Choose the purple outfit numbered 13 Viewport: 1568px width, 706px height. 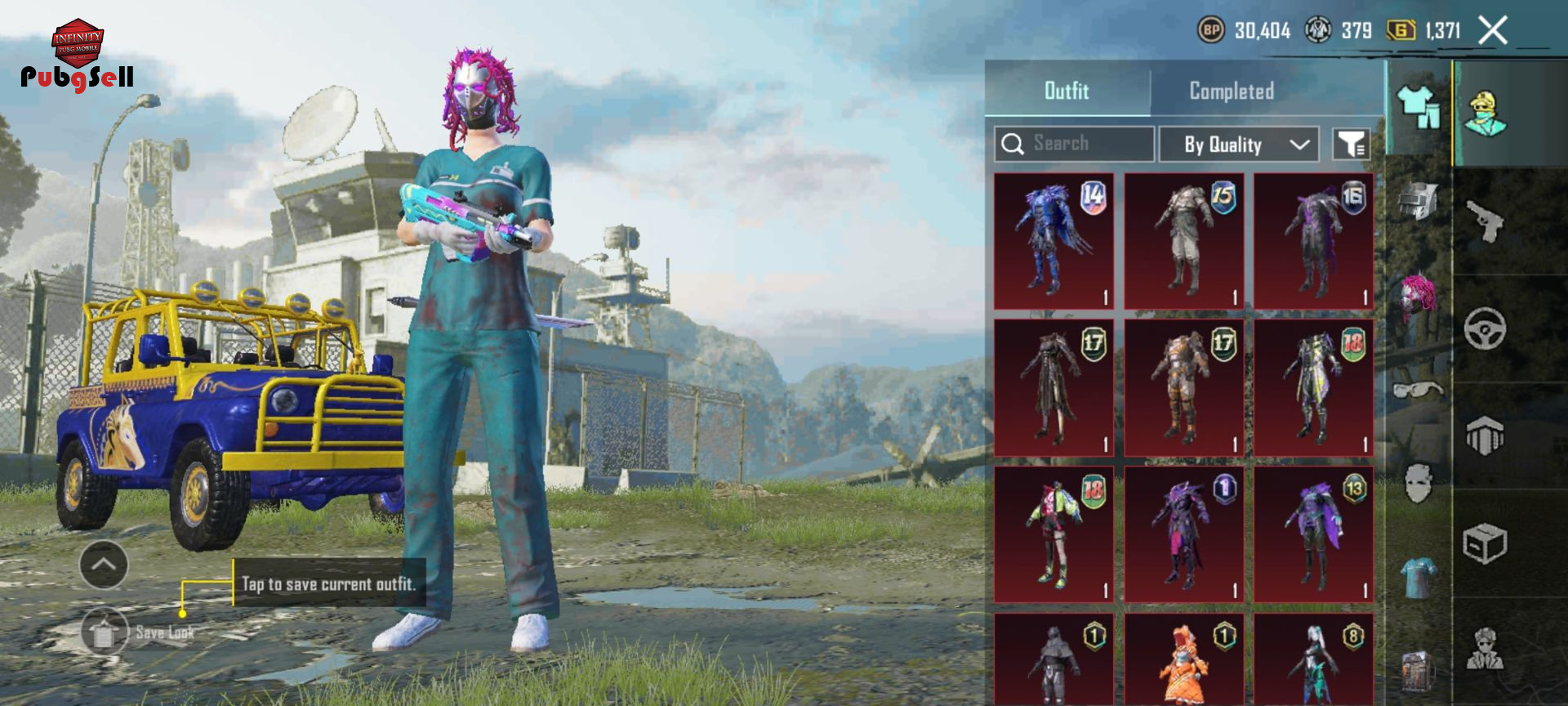[1313, 534]
